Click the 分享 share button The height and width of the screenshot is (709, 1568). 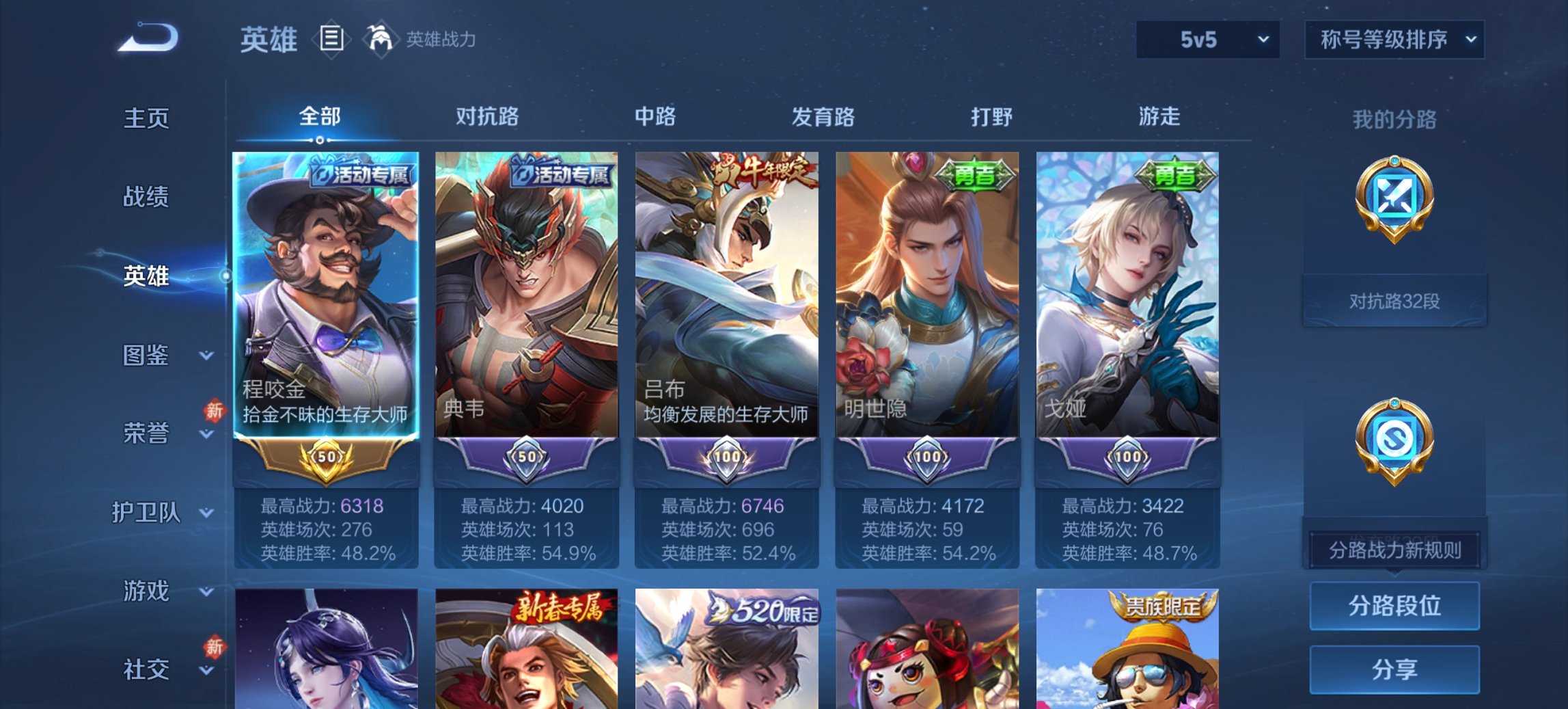pyautogui.click(x=1394, y=667)
